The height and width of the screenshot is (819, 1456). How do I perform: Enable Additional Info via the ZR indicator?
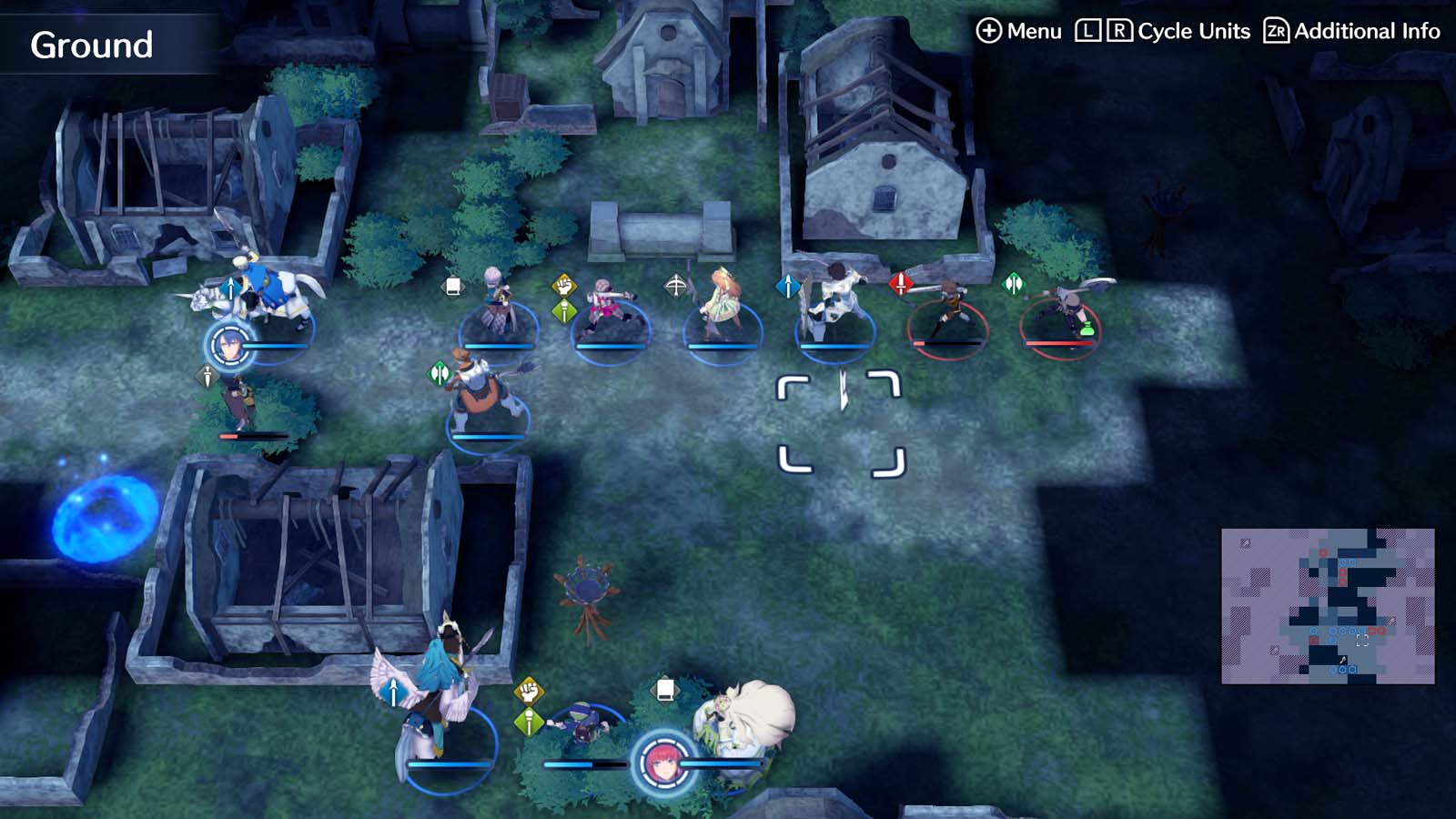click(x=1278, y=30)
